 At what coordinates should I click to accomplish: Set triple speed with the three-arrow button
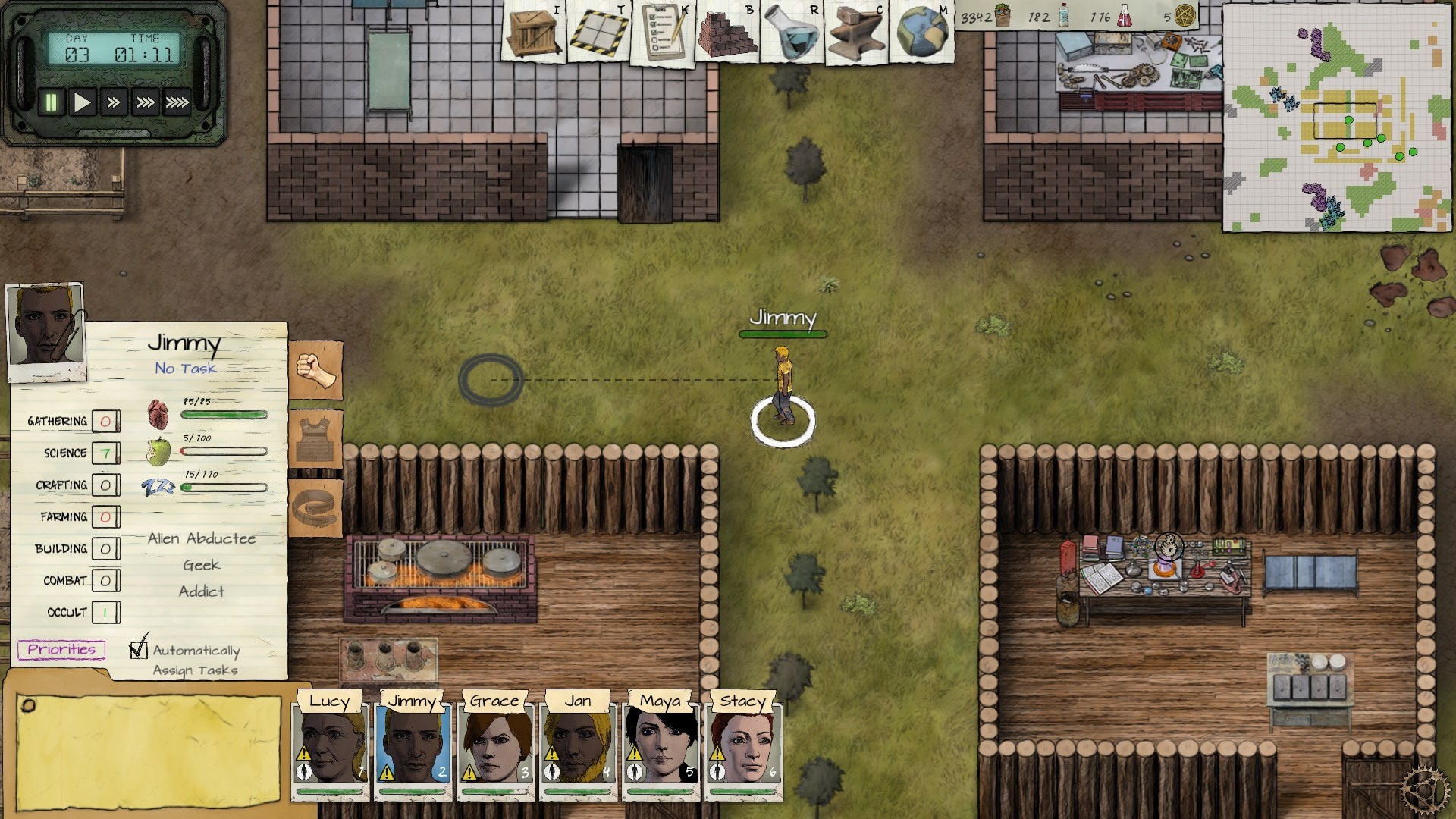click(145, 102)
